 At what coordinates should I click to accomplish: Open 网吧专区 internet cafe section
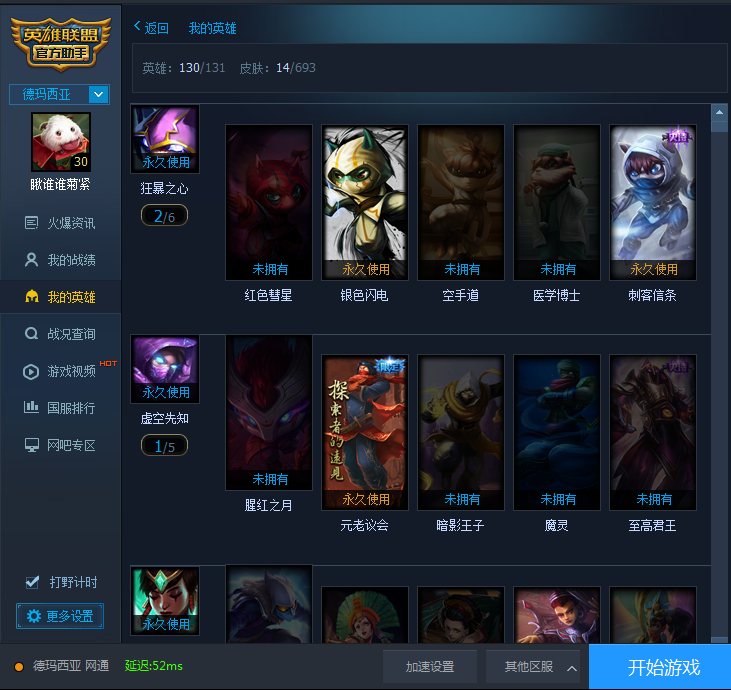coord(70,445)
